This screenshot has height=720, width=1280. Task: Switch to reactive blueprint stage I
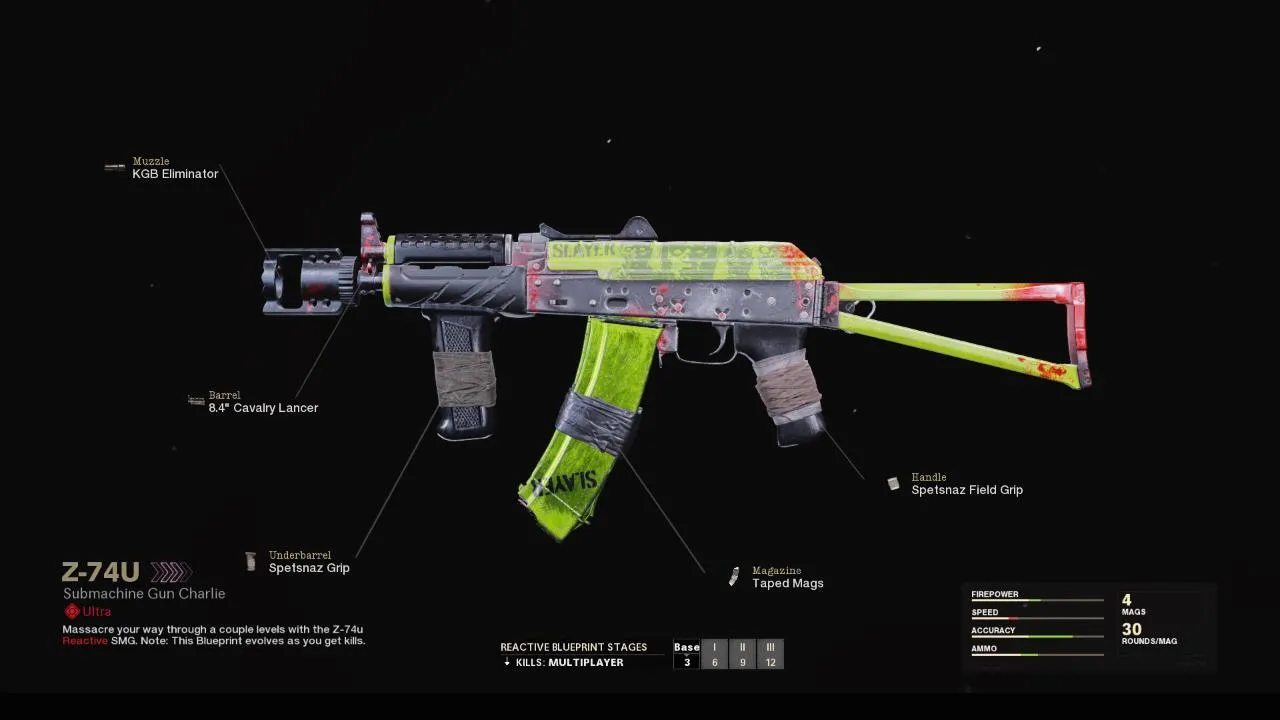click(x=714, y=654)
